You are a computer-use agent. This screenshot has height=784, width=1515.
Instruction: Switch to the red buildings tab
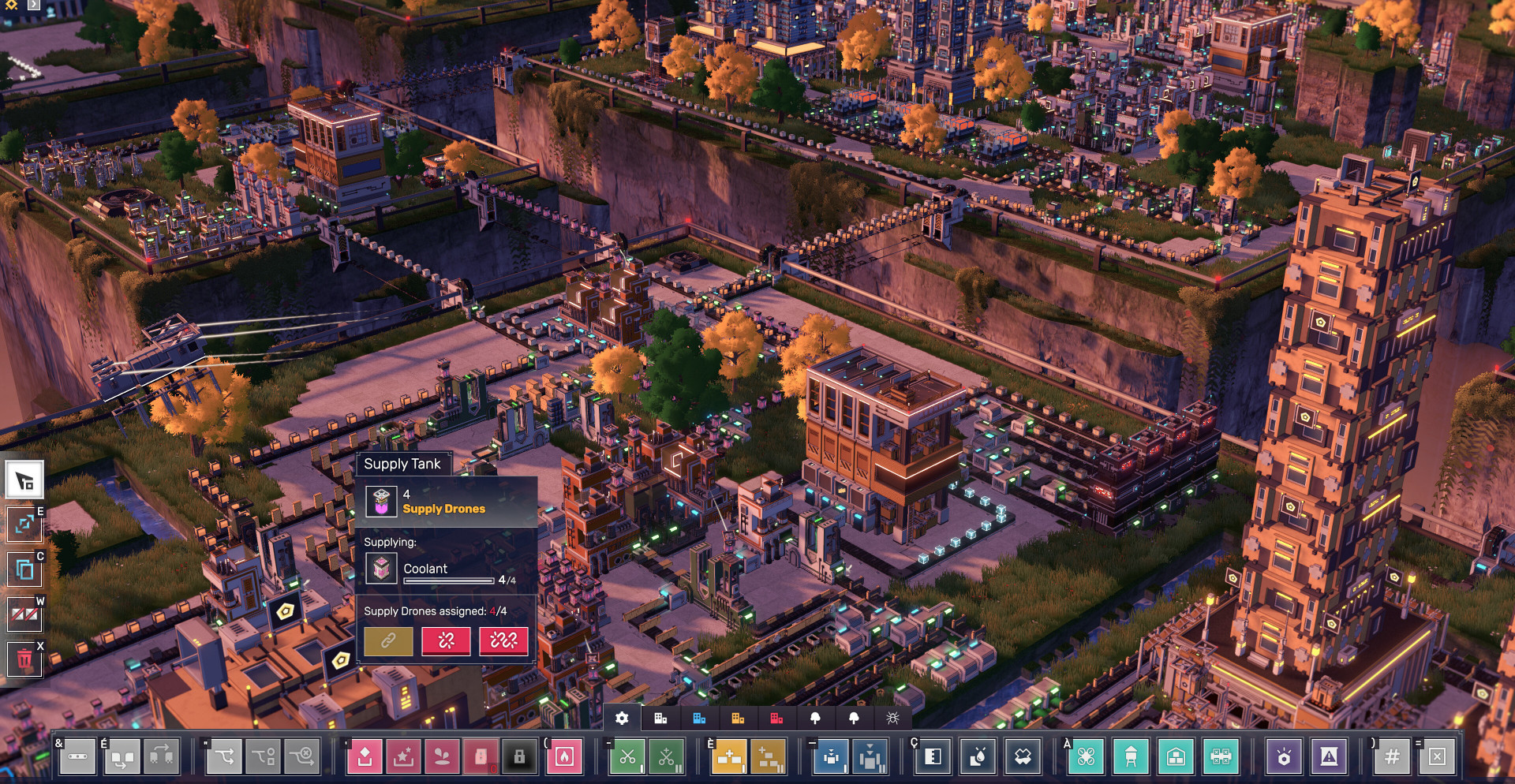[x=776, y=718]
